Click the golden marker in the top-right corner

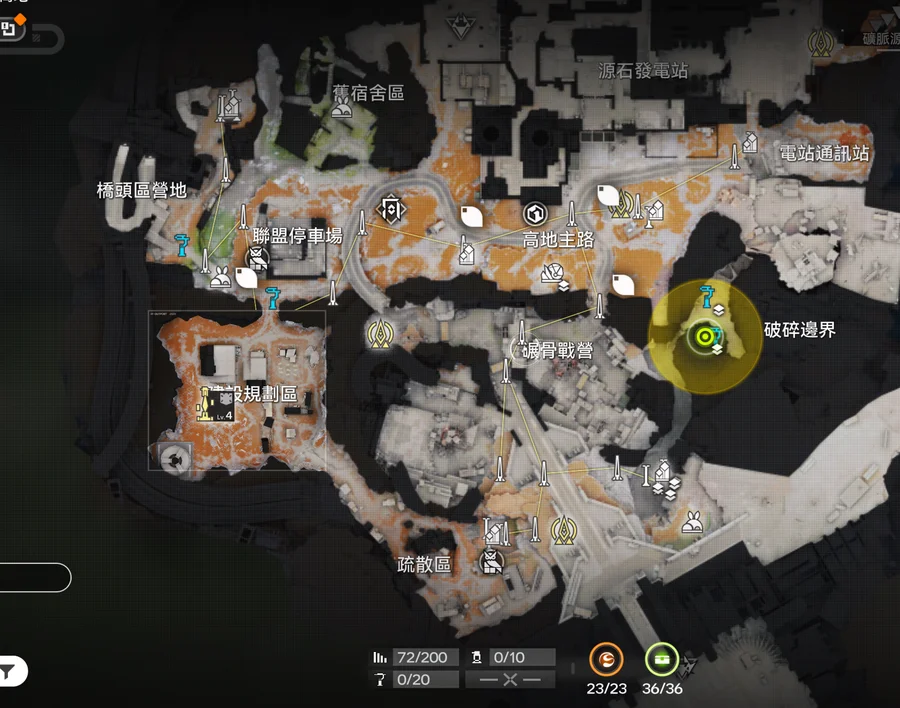click(825, 42)
